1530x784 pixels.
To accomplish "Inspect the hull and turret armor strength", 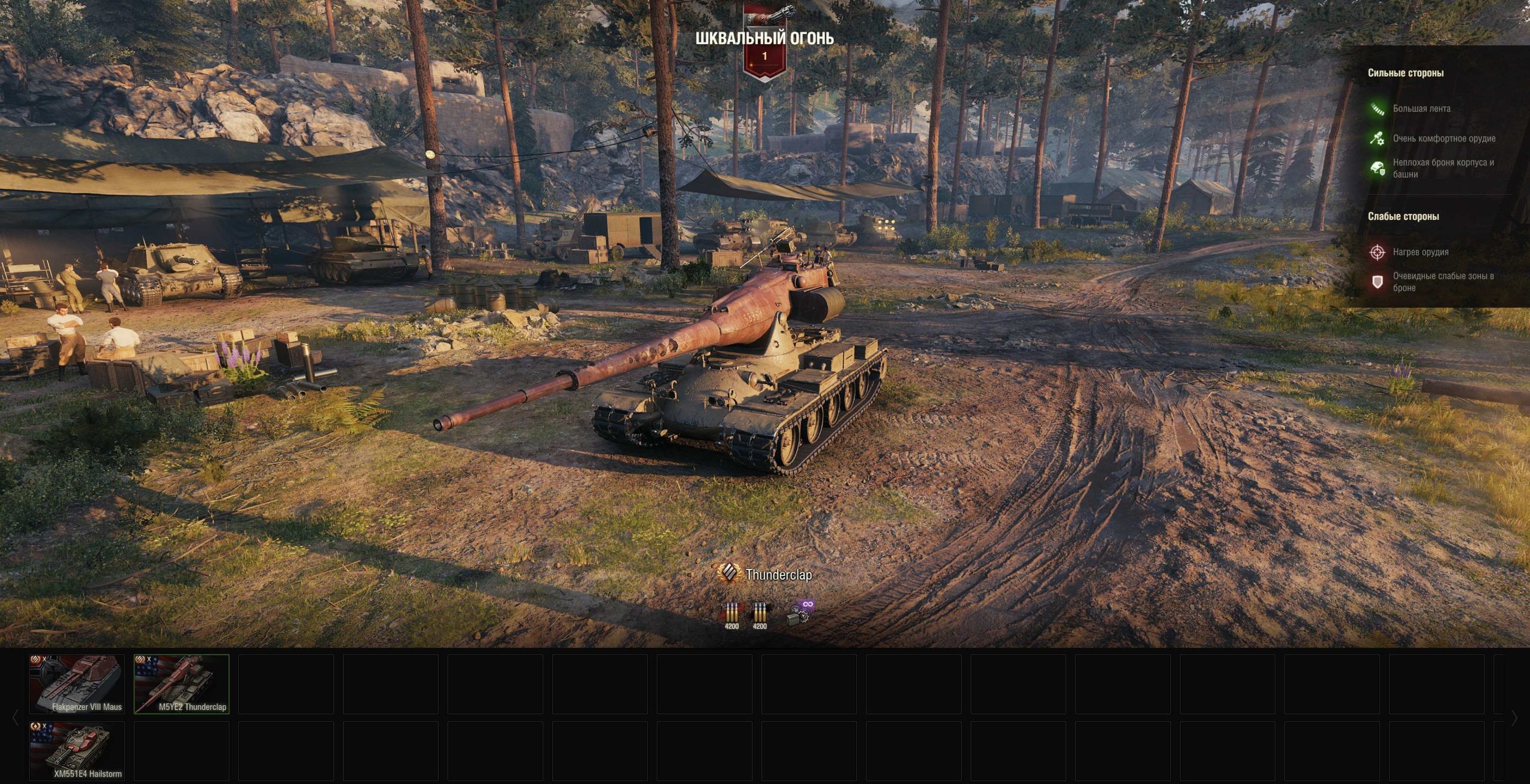I will (x=1377, y=168).
